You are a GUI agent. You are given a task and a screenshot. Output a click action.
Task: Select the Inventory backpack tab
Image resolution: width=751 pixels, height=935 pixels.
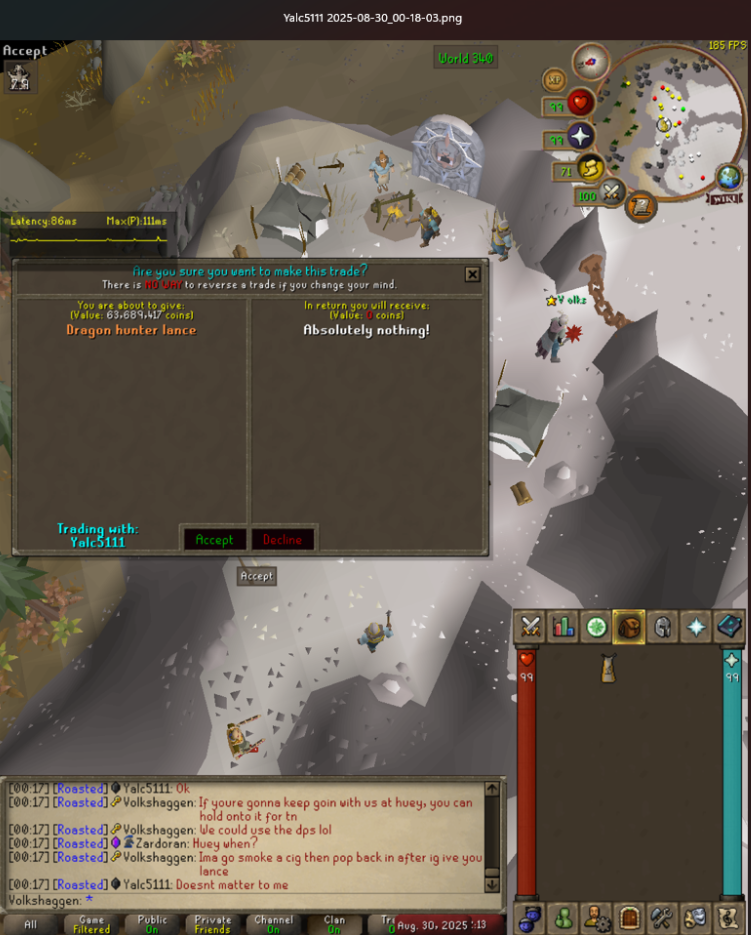pos(629,626)
